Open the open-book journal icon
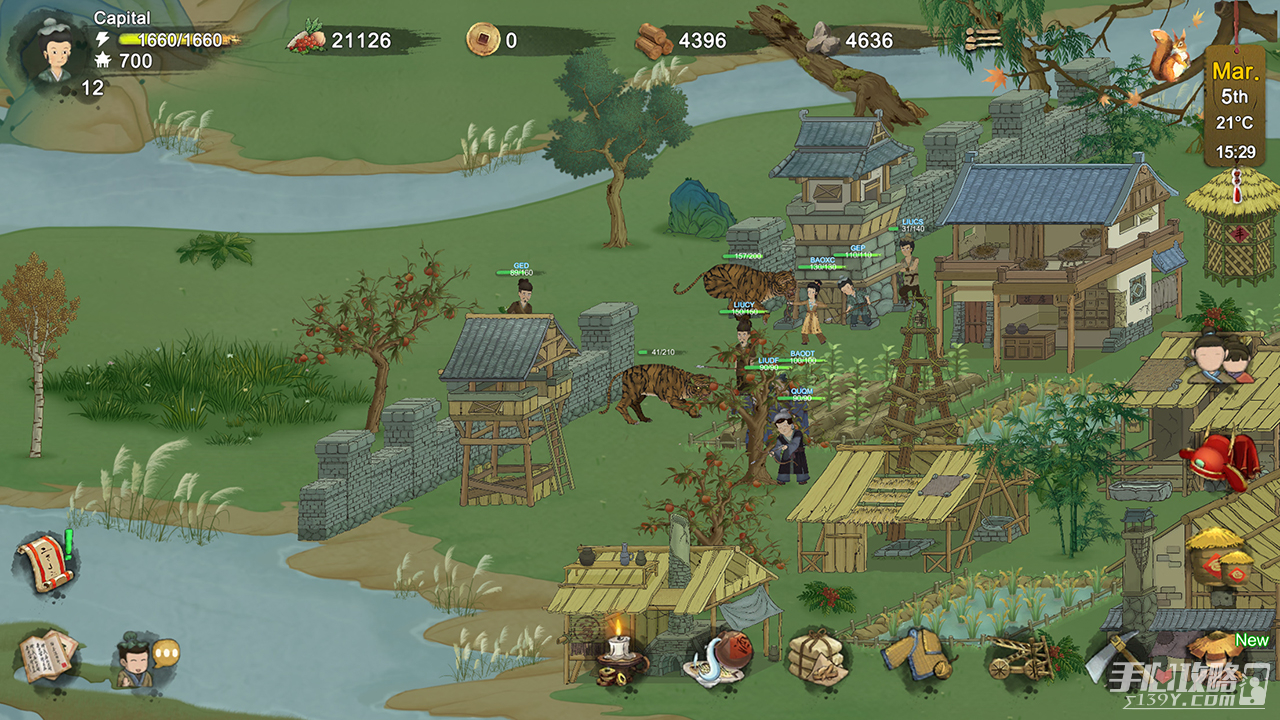Image resolution: width=1280 pixels, height=720 pixels. 47,656
